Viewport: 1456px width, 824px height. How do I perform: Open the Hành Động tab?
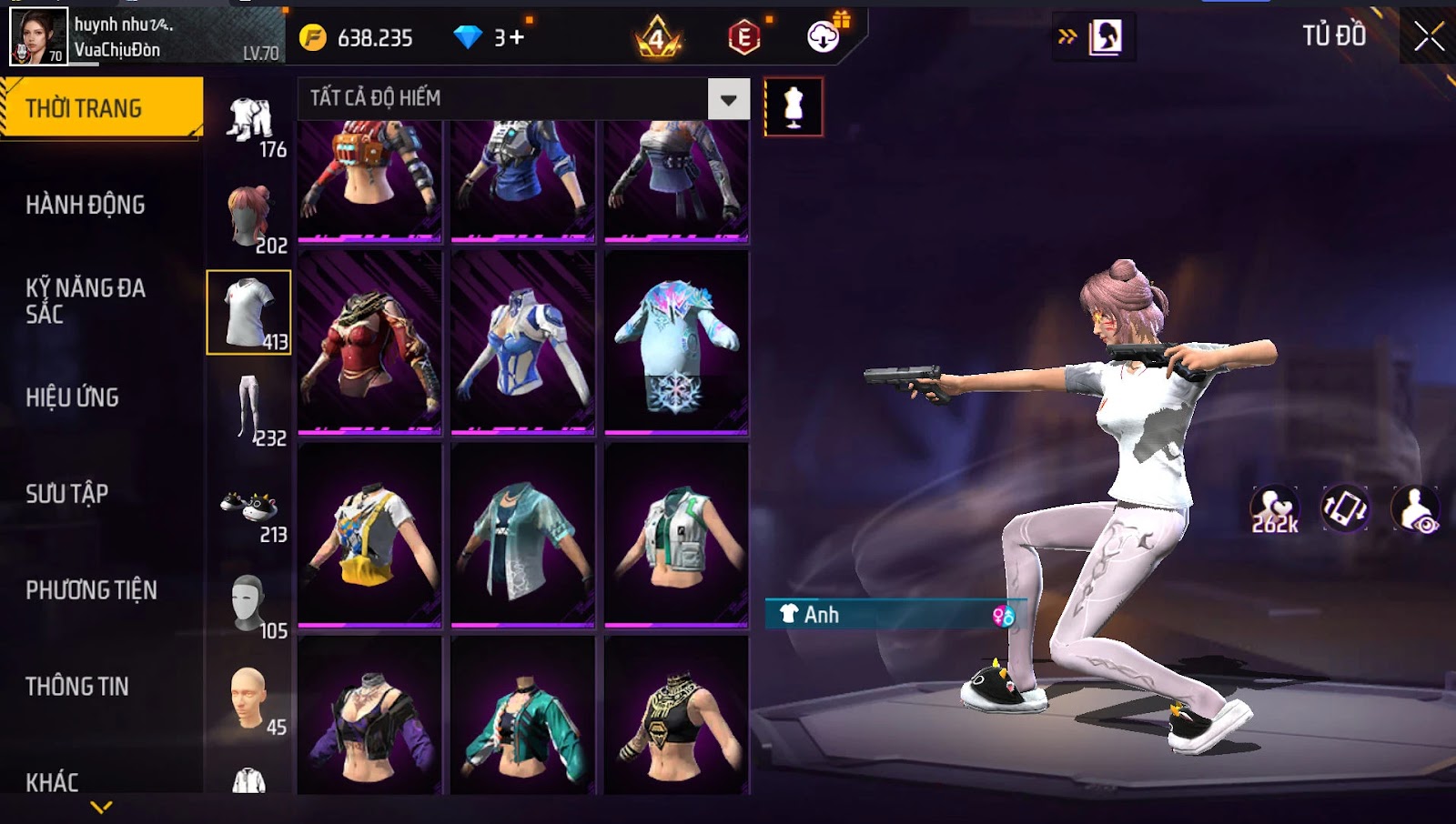[85, 205]
